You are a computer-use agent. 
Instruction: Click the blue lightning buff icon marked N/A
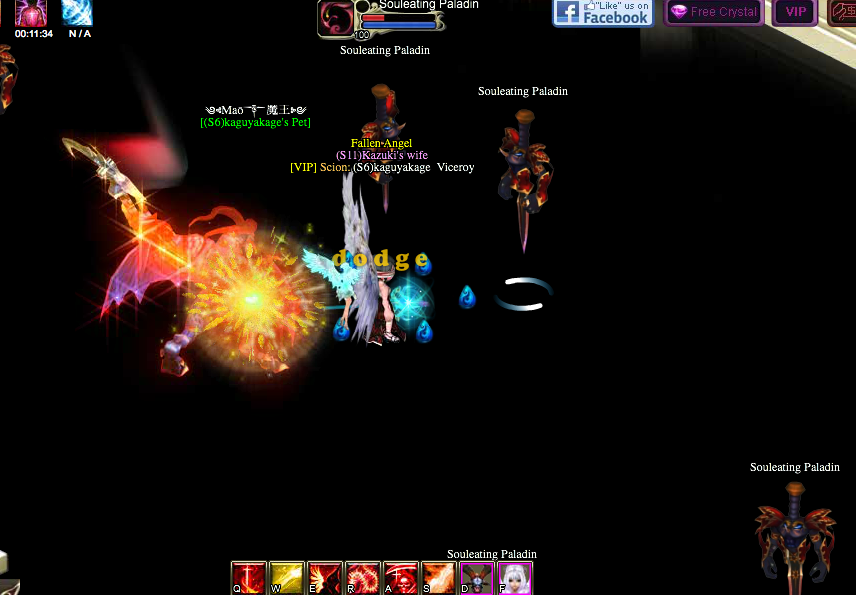coord(78,12)
